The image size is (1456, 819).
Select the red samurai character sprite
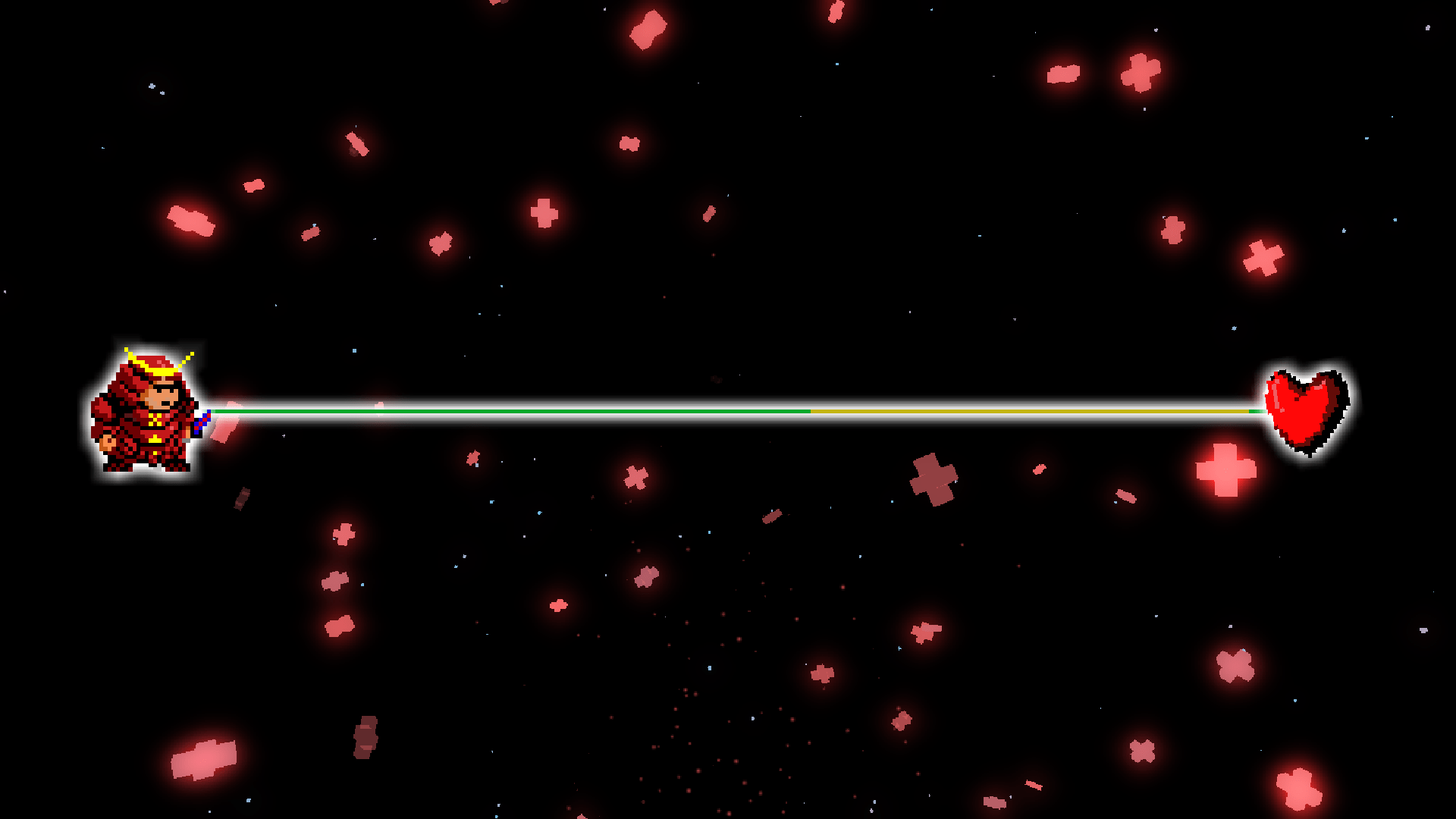pos(144,409)
